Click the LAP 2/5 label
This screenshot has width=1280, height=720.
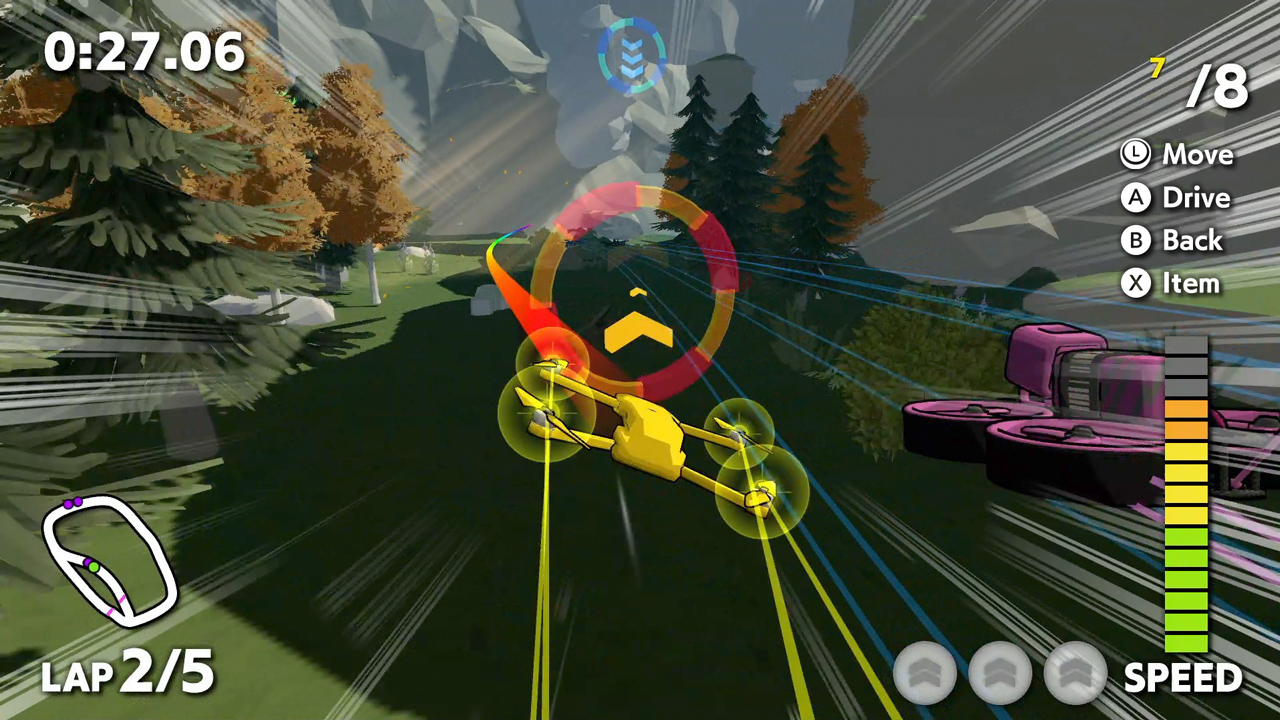click(127, 673)
